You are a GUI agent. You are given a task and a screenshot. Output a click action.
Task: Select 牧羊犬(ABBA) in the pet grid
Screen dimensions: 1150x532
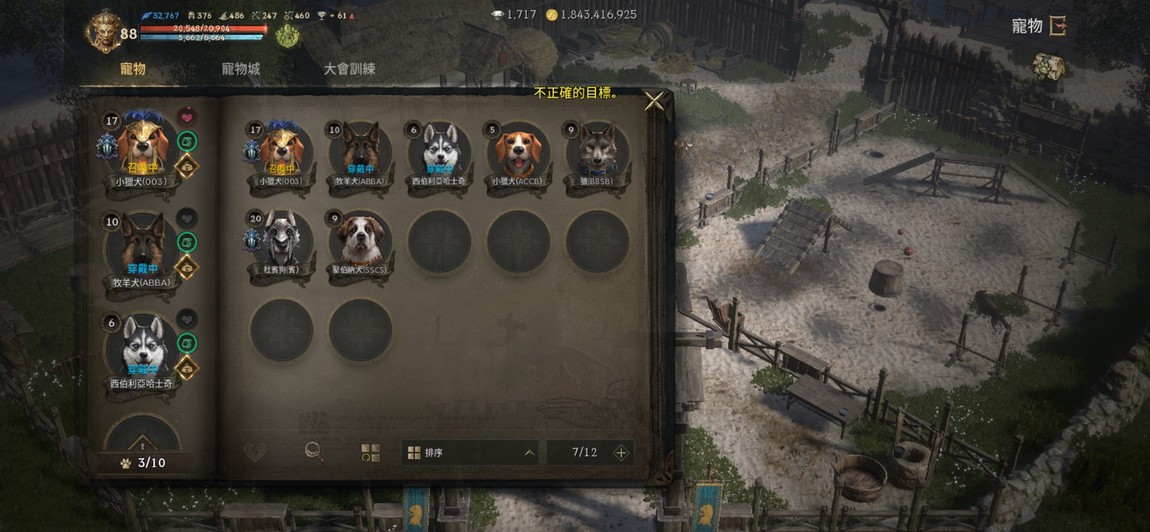pyautogui.click(x=360, y=153)
